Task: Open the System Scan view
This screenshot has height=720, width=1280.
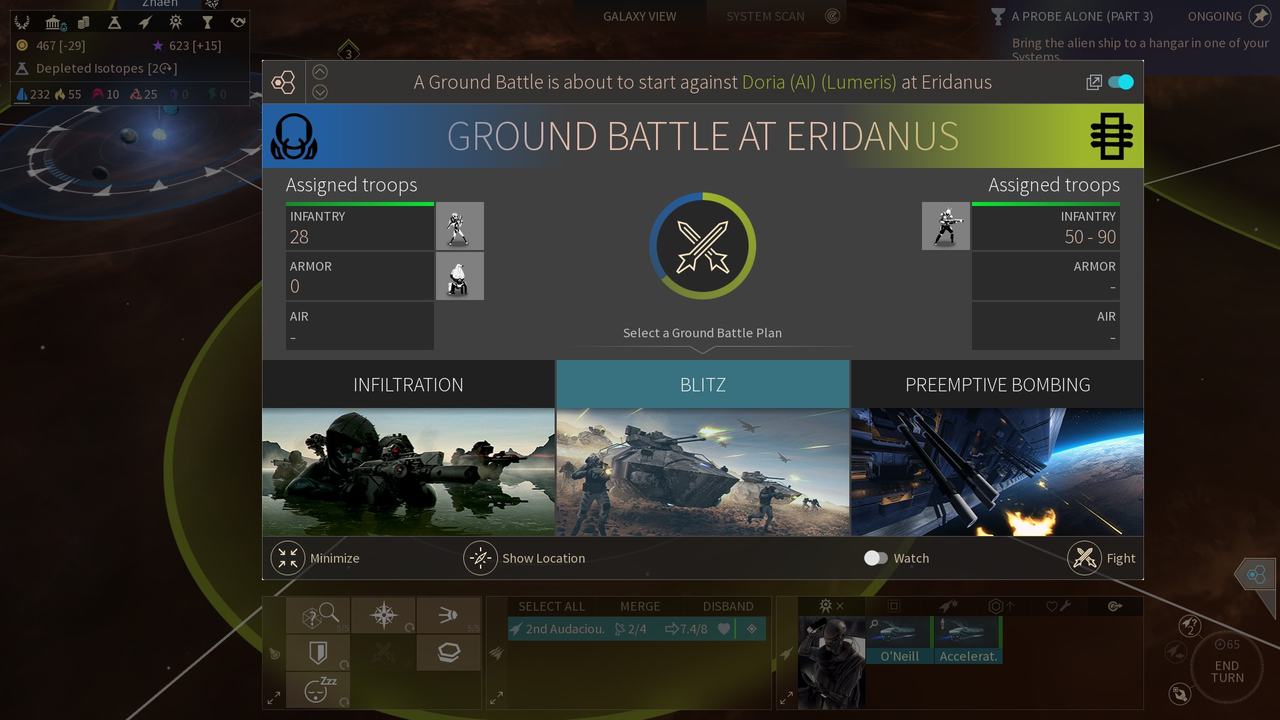Action: (x=767, y=16)
